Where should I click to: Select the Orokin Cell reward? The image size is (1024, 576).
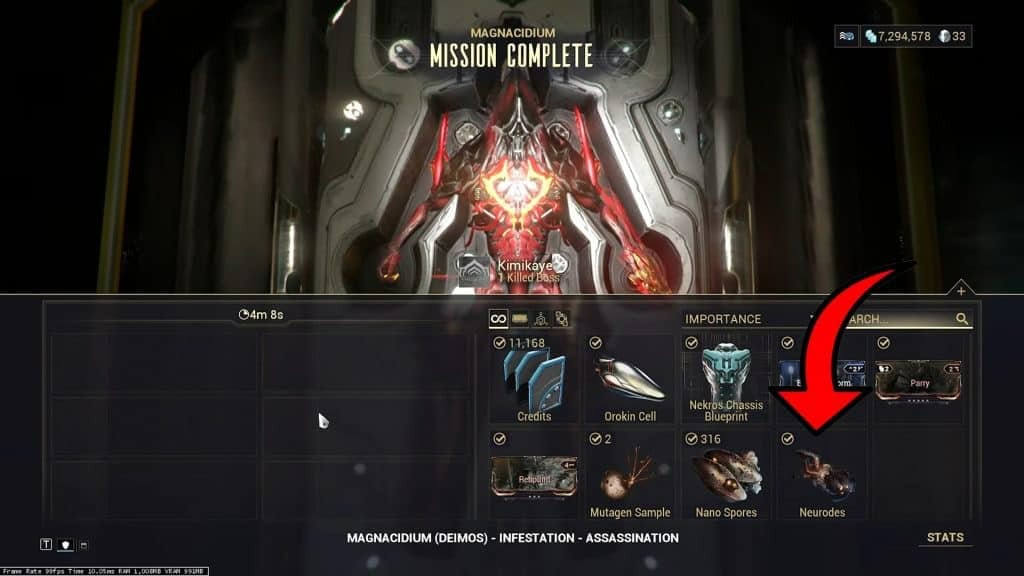(630, 379)
